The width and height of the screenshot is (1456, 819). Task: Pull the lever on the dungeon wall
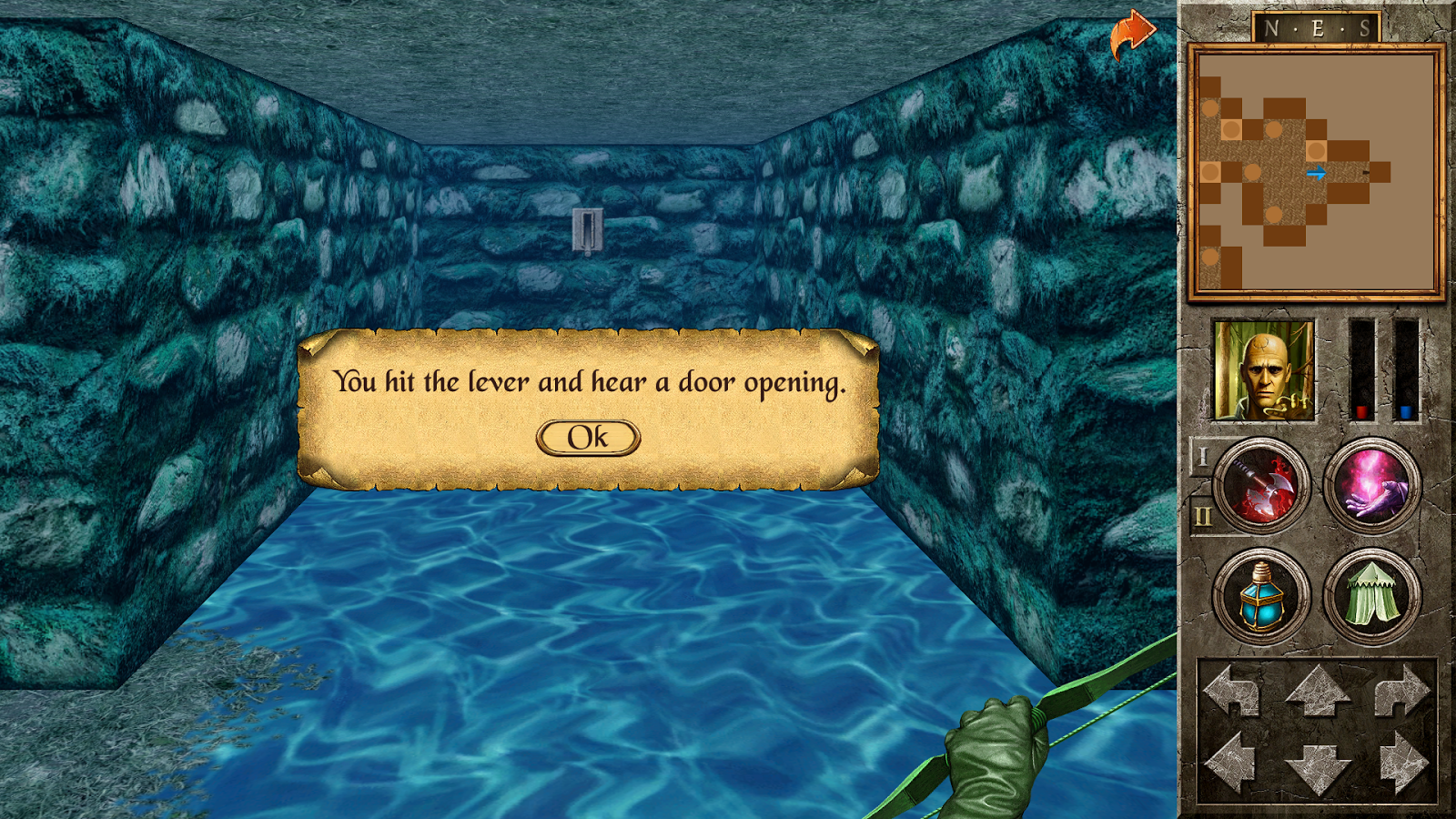tap(586, 231)
